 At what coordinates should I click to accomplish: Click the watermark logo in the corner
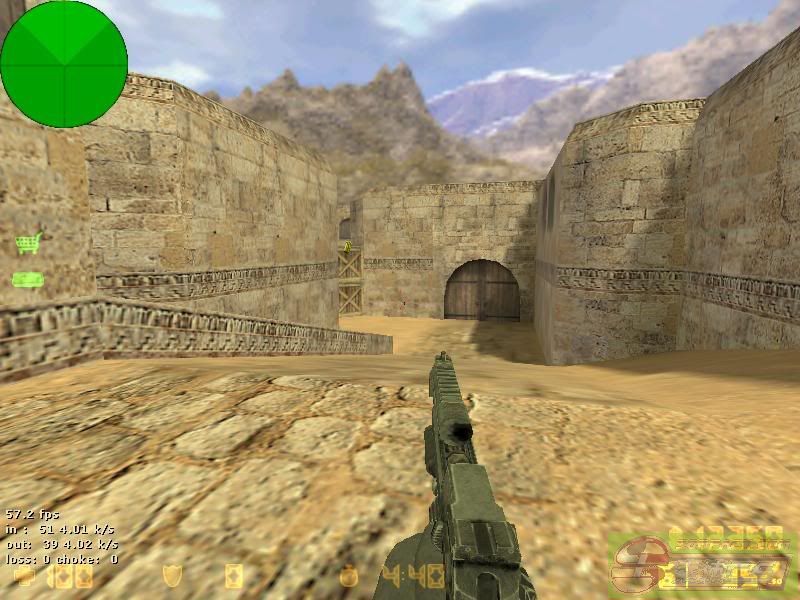point(700,564)
